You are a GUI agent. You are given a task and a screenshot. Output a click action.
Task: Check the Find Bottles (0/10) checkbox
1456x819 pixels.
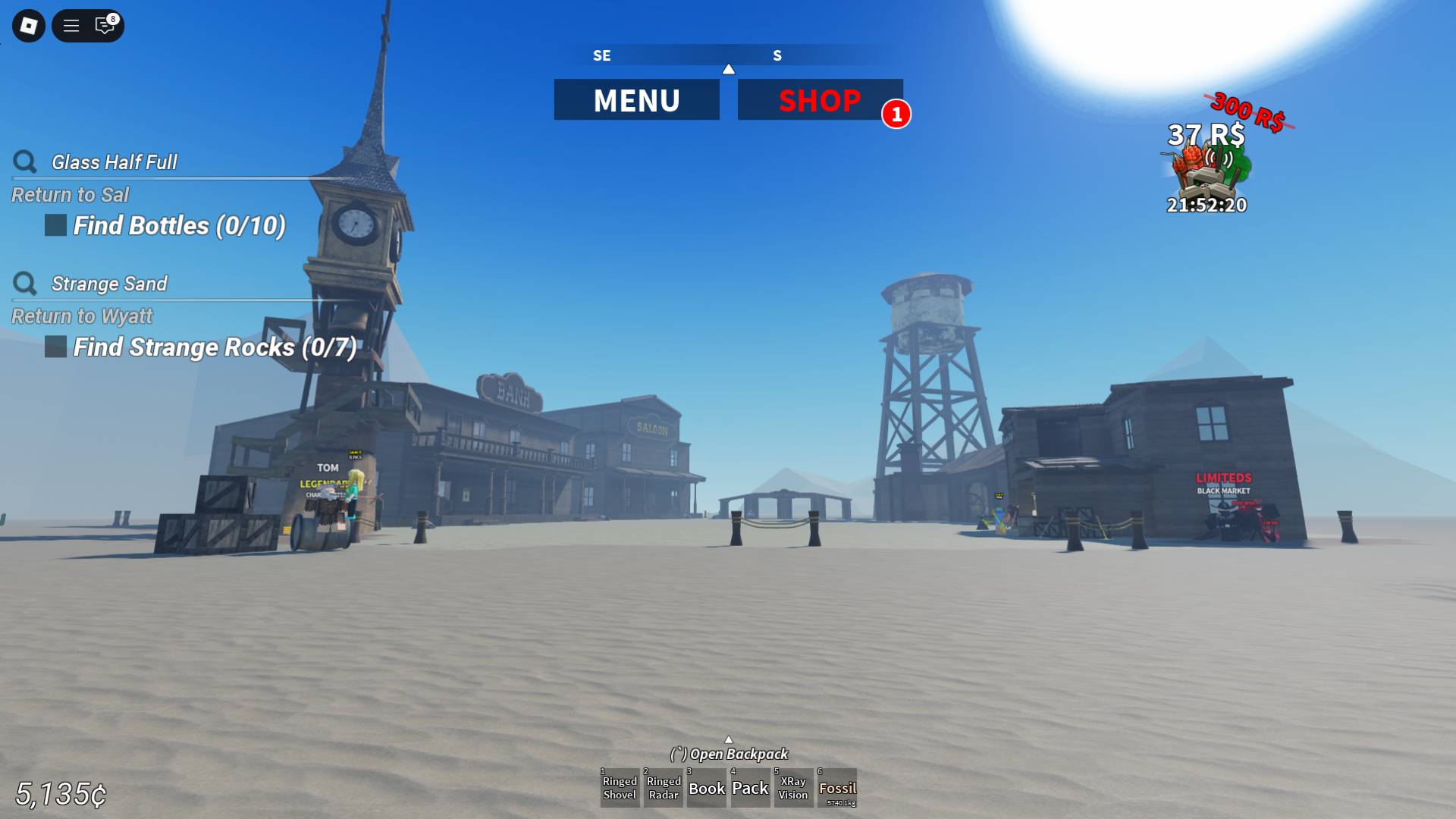point(55,225)
